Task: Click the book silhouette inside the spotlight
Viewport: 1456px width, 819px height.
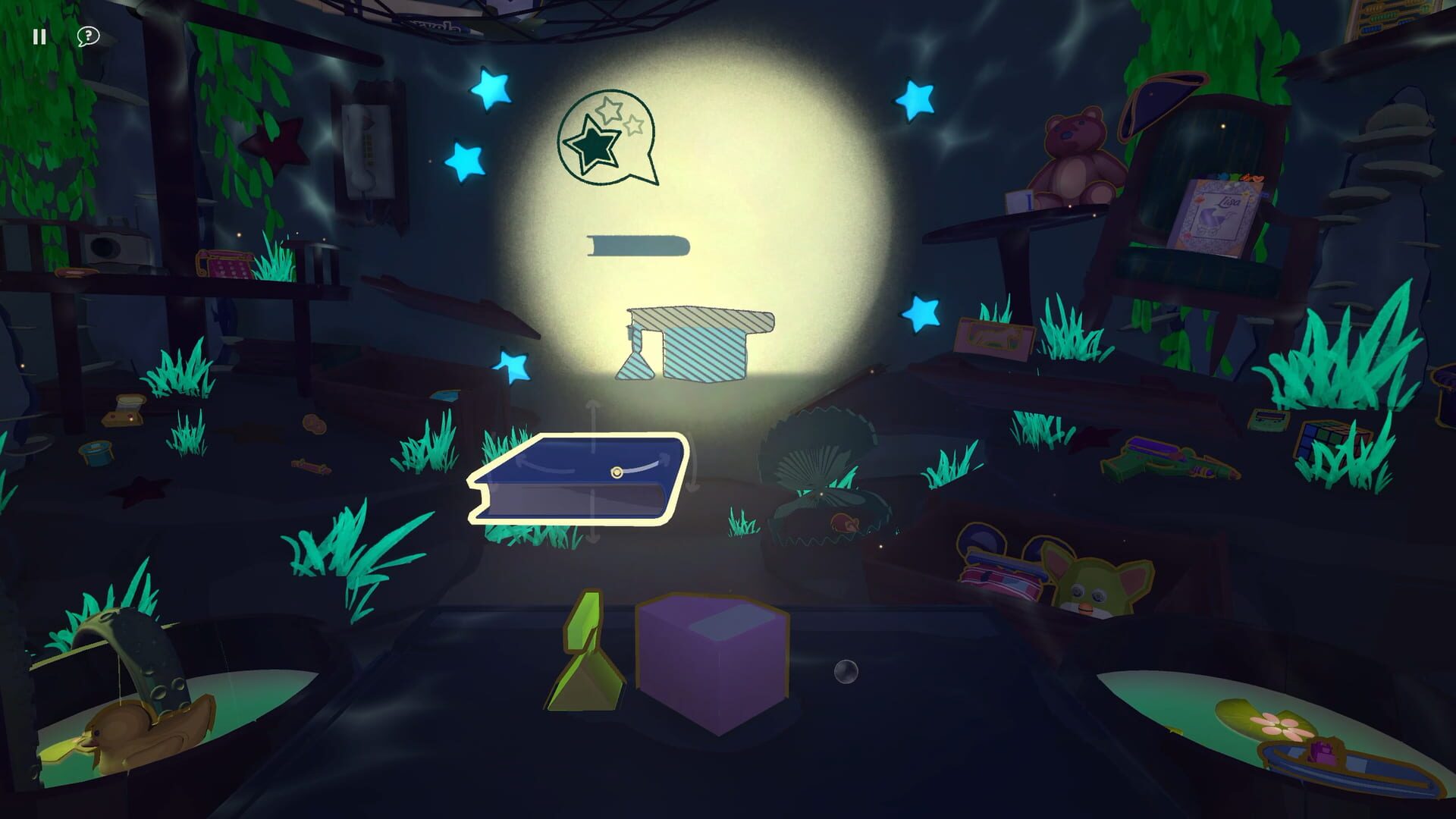Action: point(637,244)
